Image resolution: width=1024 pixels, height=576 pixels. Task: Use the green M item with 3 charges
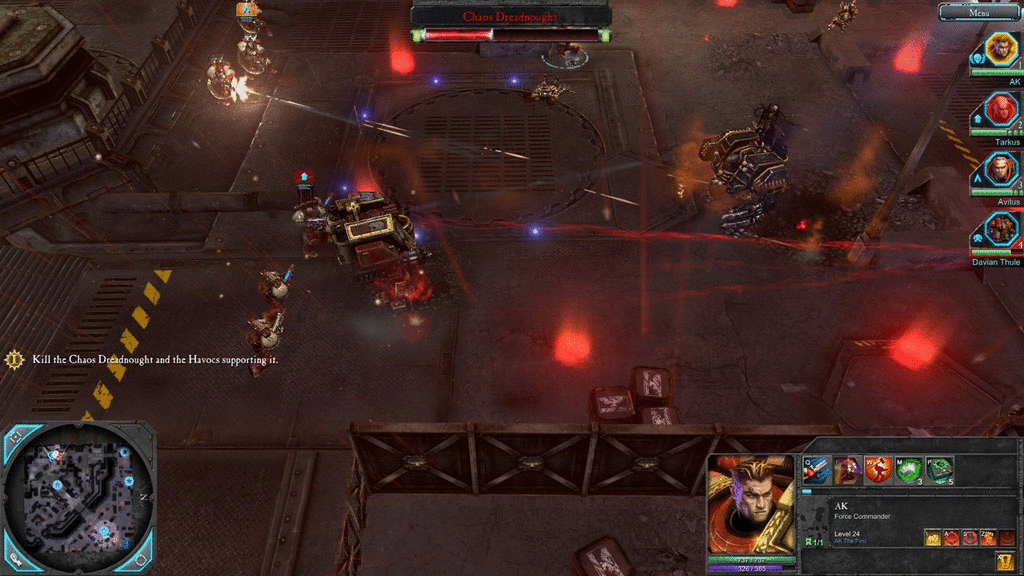[x=909, y=469]
